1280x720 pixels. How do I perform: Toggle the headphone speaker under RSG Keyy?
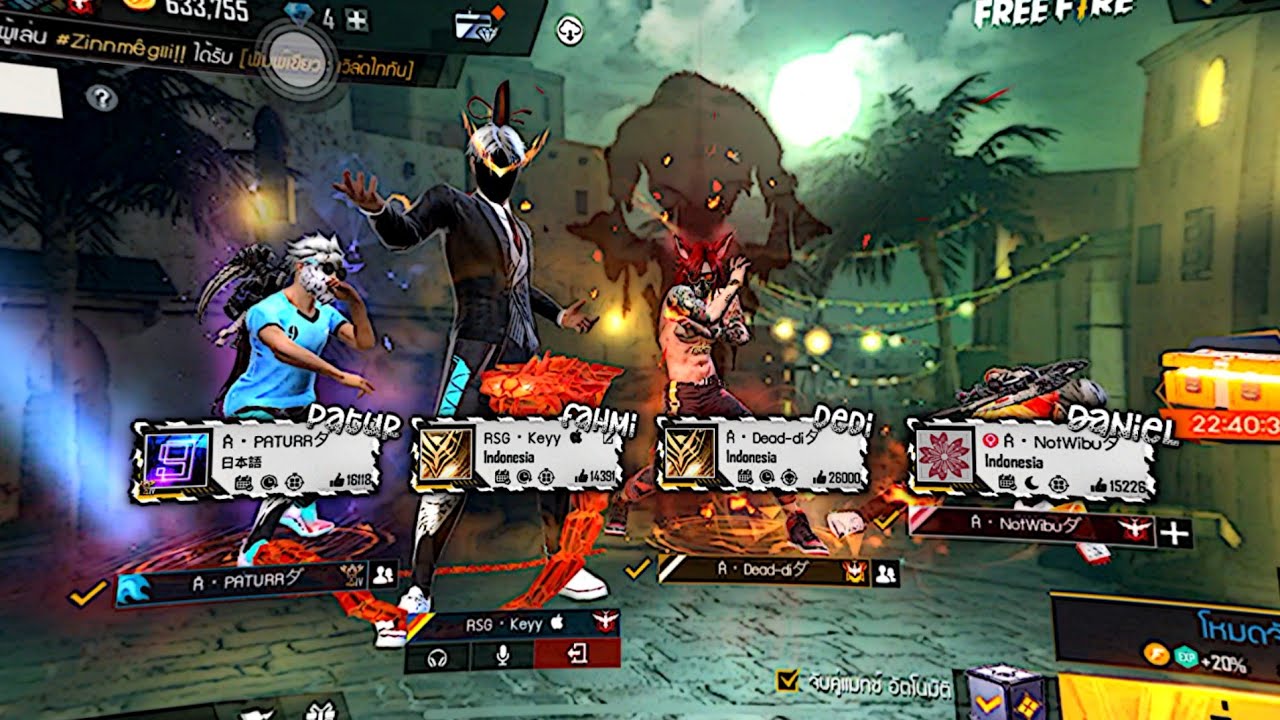pos(437,655)
